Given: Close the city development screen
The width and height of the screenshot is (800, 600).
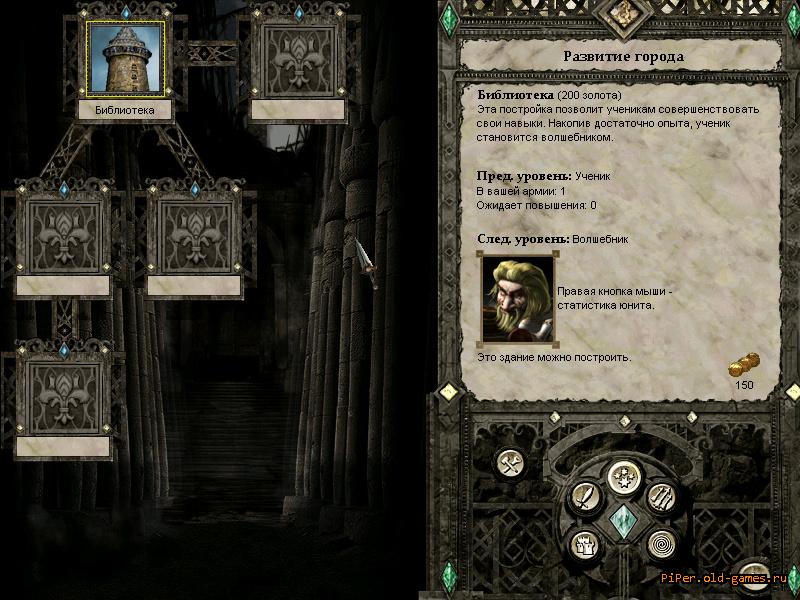Looking at the screenshot, I should coord(752,572).
